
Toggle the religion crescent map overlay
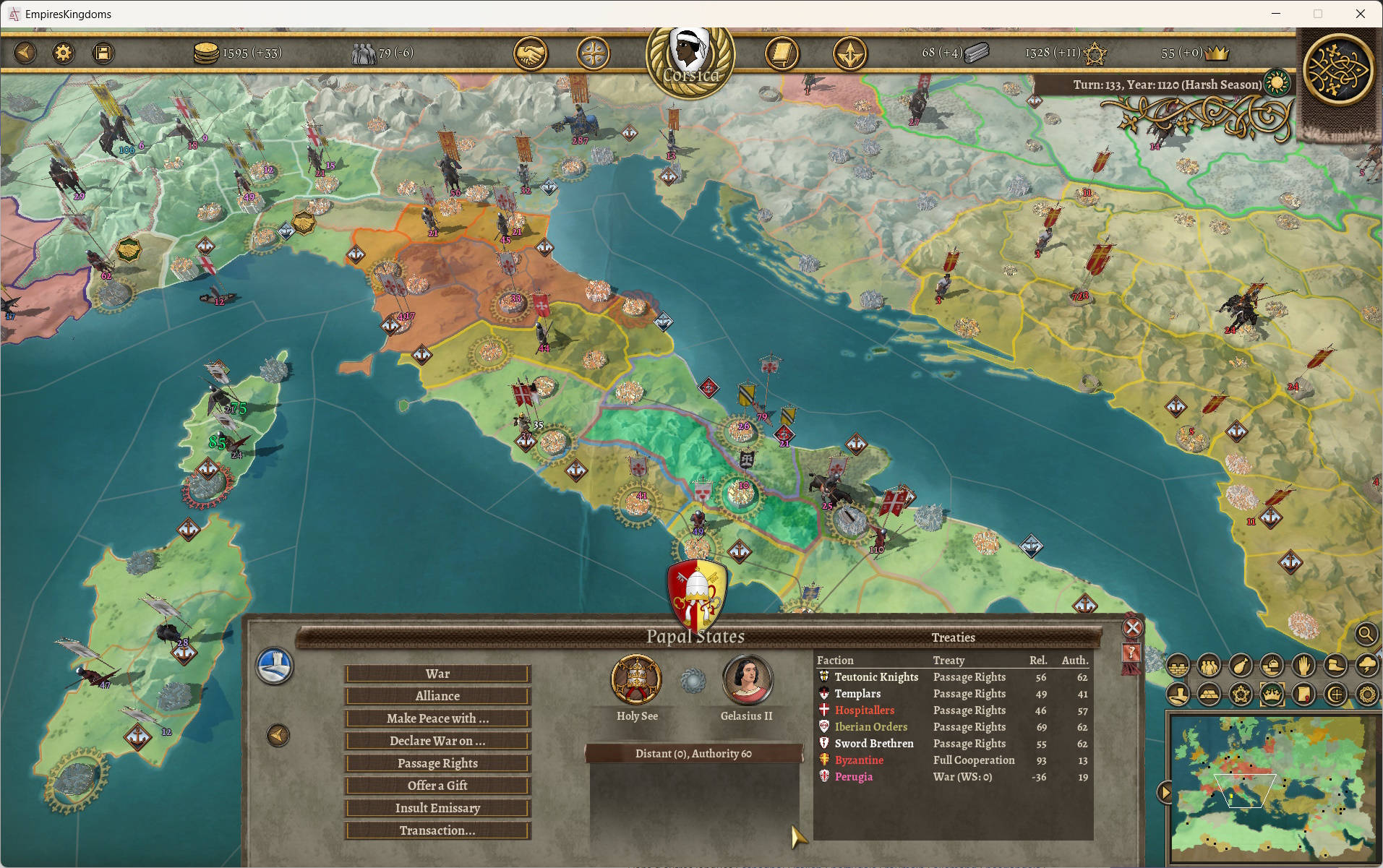pyautogui.click(x=1337, y=695)
